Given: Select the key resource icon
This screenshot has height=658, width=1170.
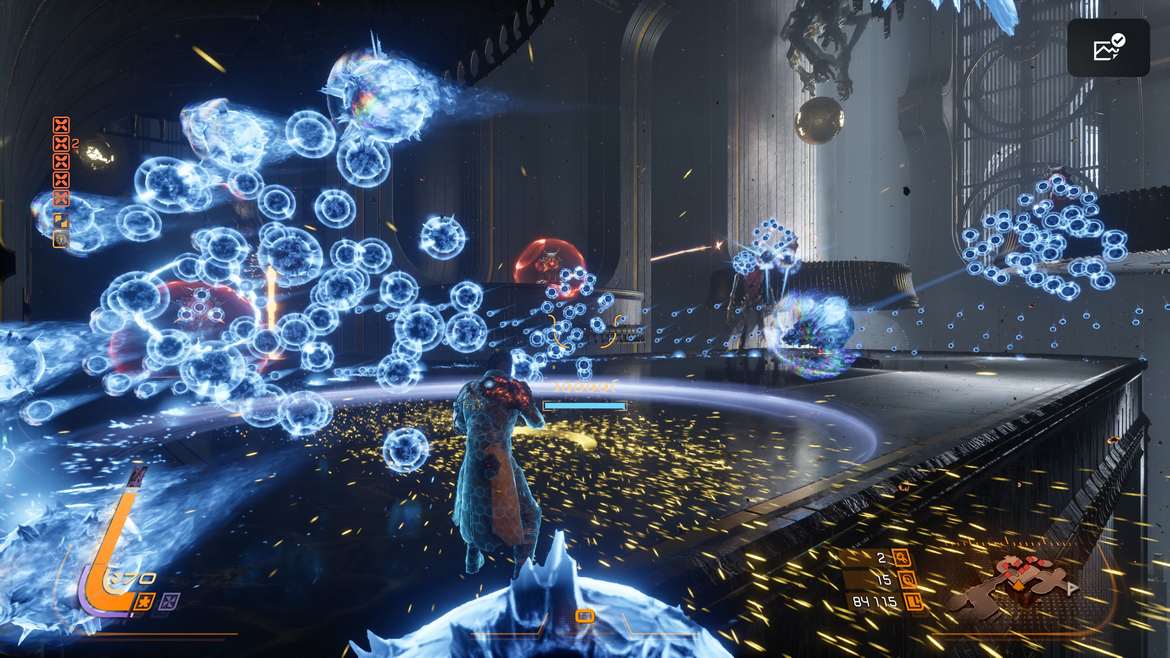Looking at the screenshot, I should pyautogui.click(x=902, y=558).
